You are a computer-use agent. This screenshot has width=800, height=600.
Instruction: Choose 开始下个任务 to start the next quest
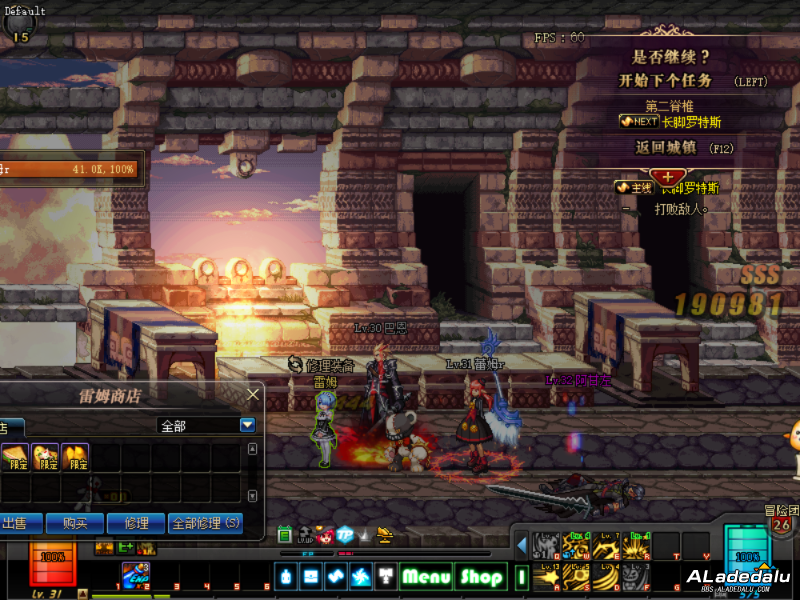coord(666,81)
